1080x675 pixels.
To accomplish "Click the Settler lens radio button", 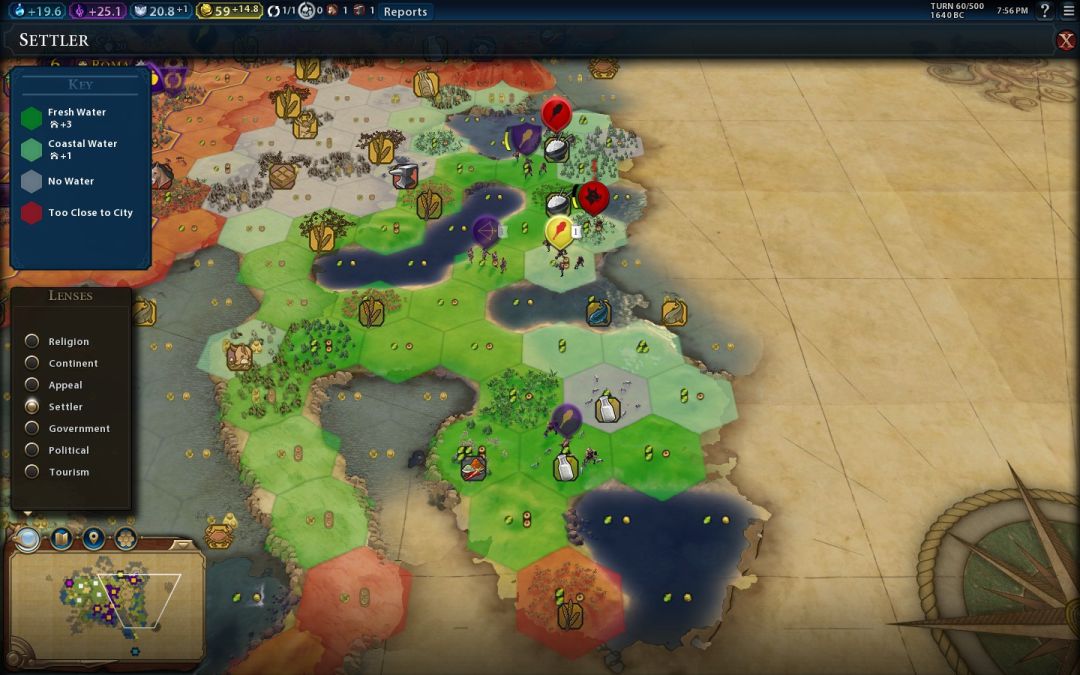I will pyautogui.click(x=33, y=407).
